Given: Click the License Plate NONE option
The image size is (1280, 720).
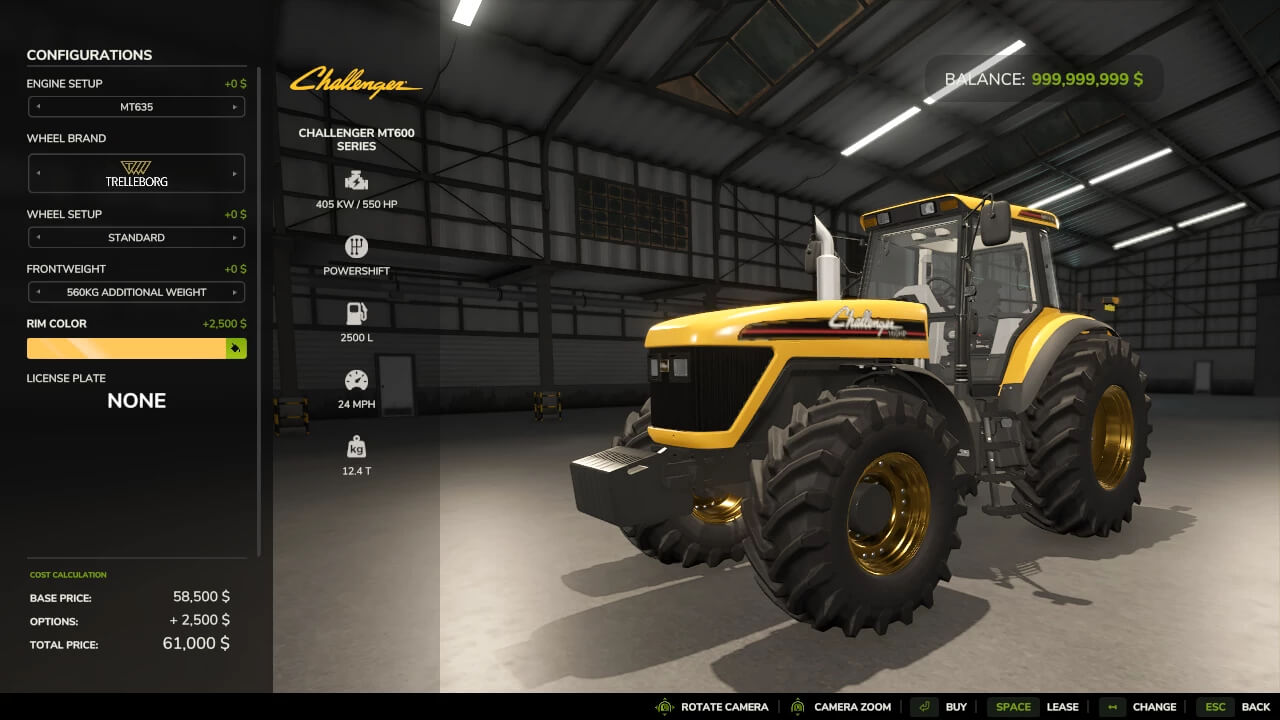Looking at the screenshot, I should [136, 401].
